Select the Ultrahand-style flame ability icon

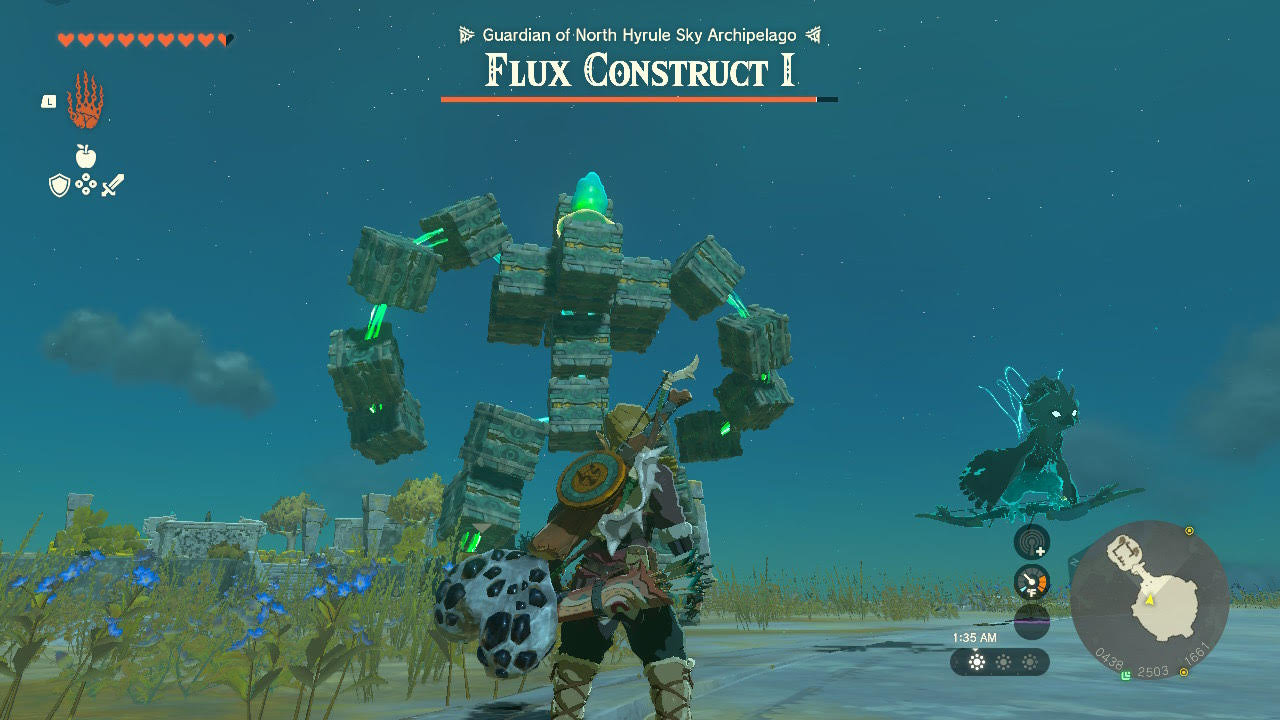[x=85, y=98]
